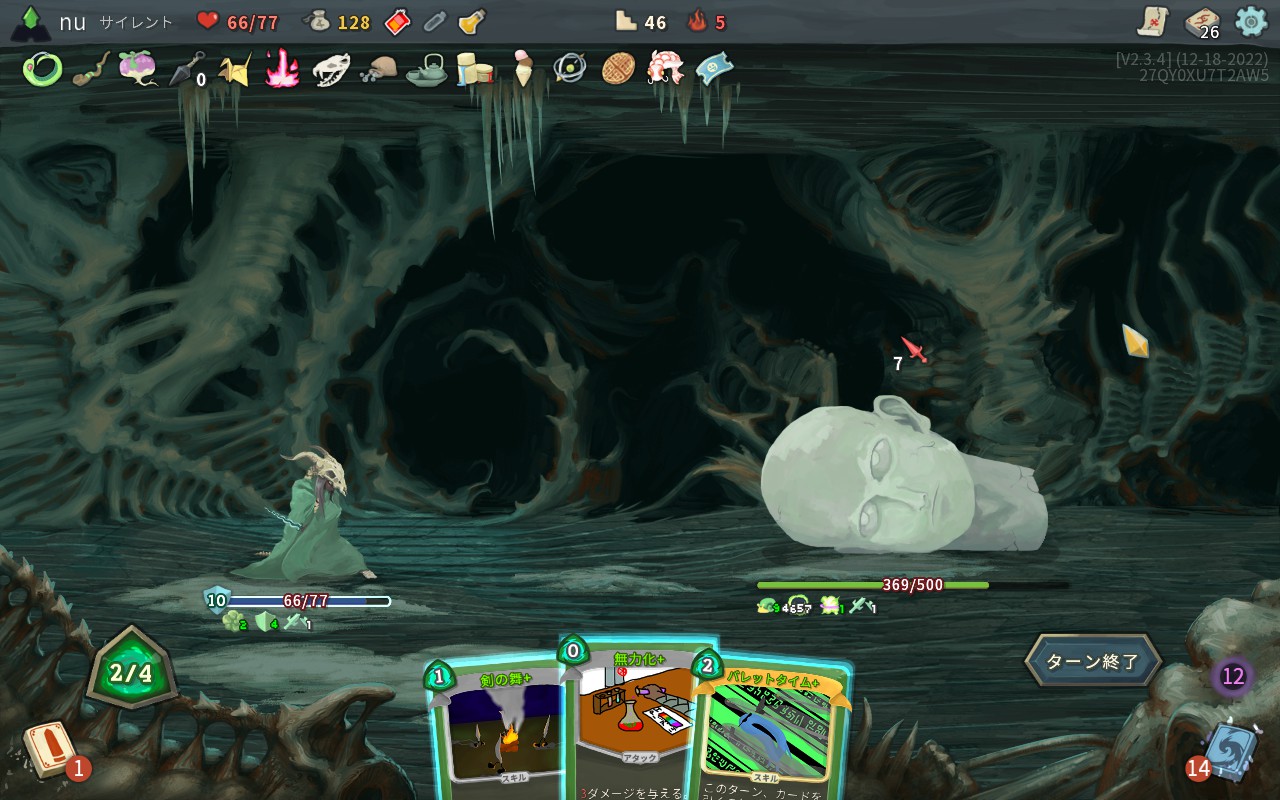The width and height of the screenshot is (1280, 800).
Task: View the discard pile
Action: (1226, 752)
